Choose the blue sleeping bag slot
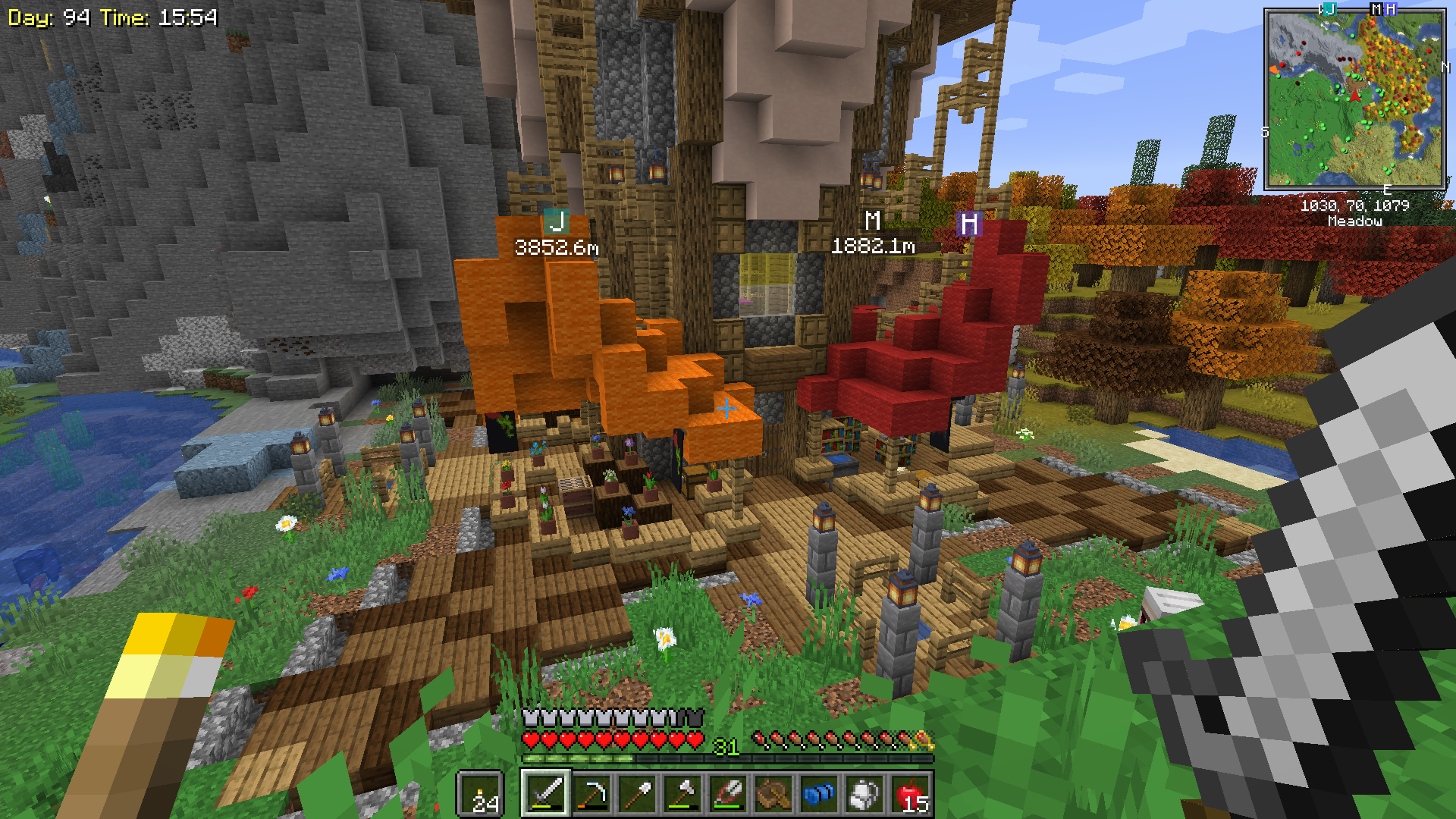This screenshot has width=1456, height=819. pos(819,794)
